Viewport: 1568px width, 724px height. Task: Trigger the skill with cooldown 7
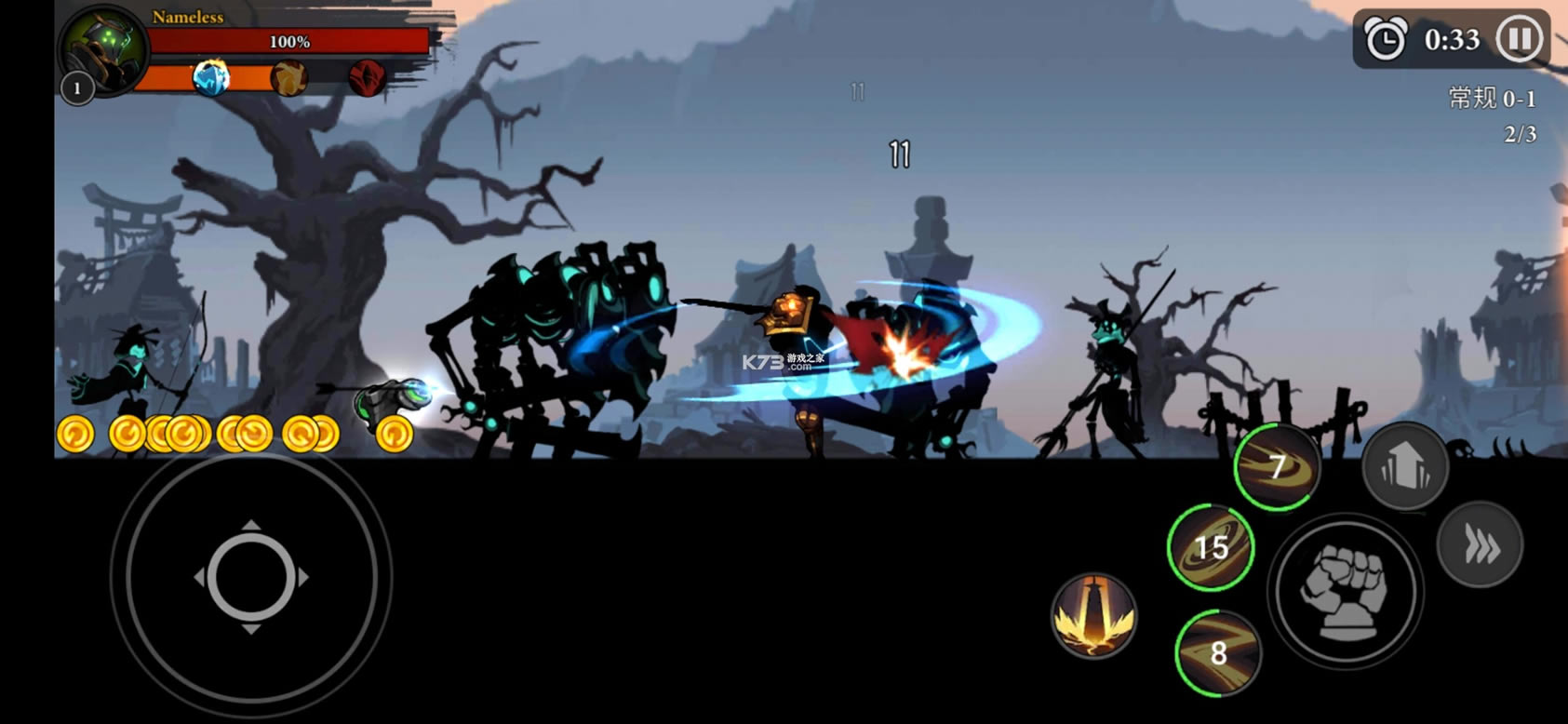point(1277,466)
